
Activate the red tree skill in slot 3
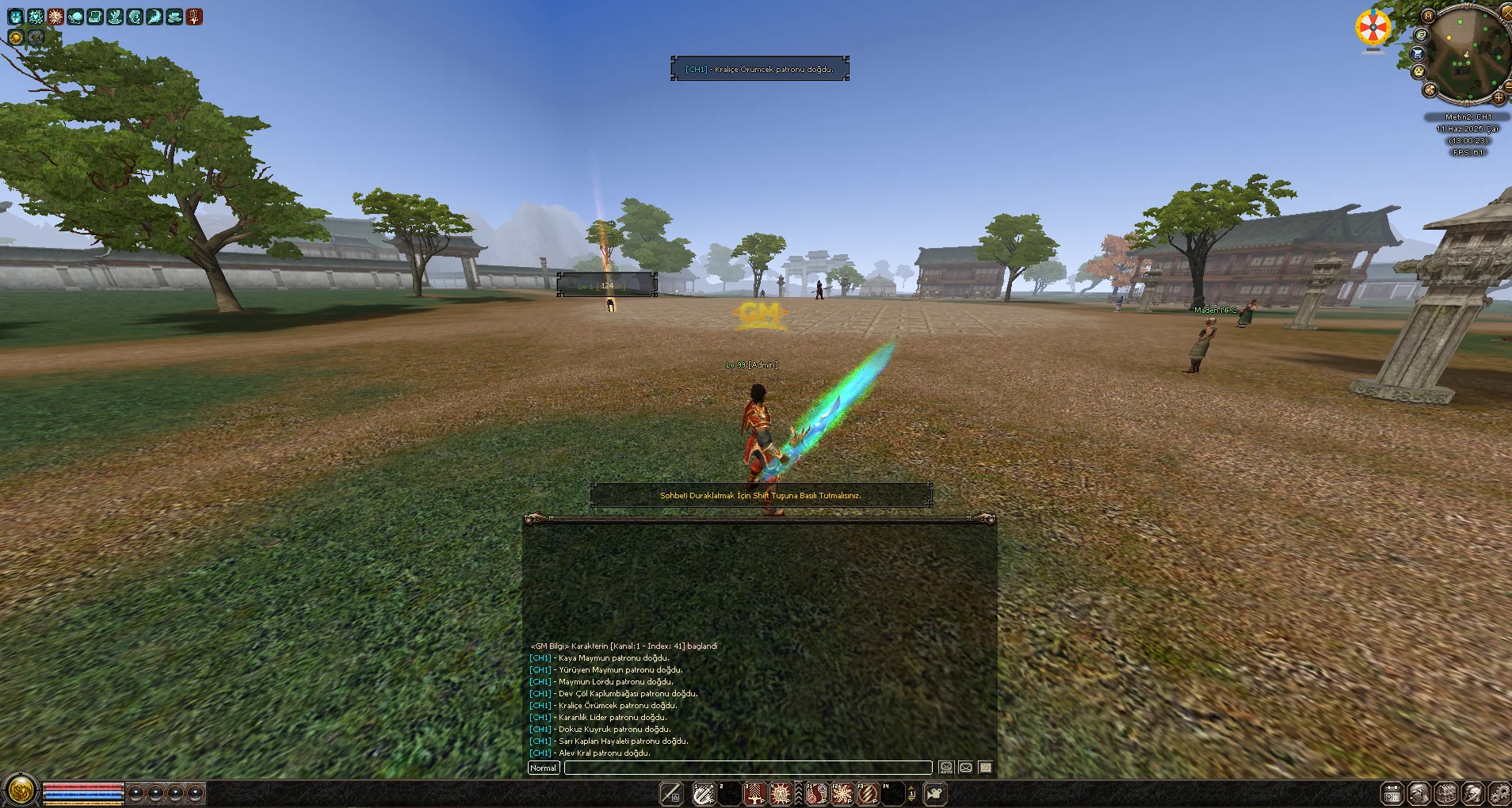pyautogui.click(x=754, y=793)
